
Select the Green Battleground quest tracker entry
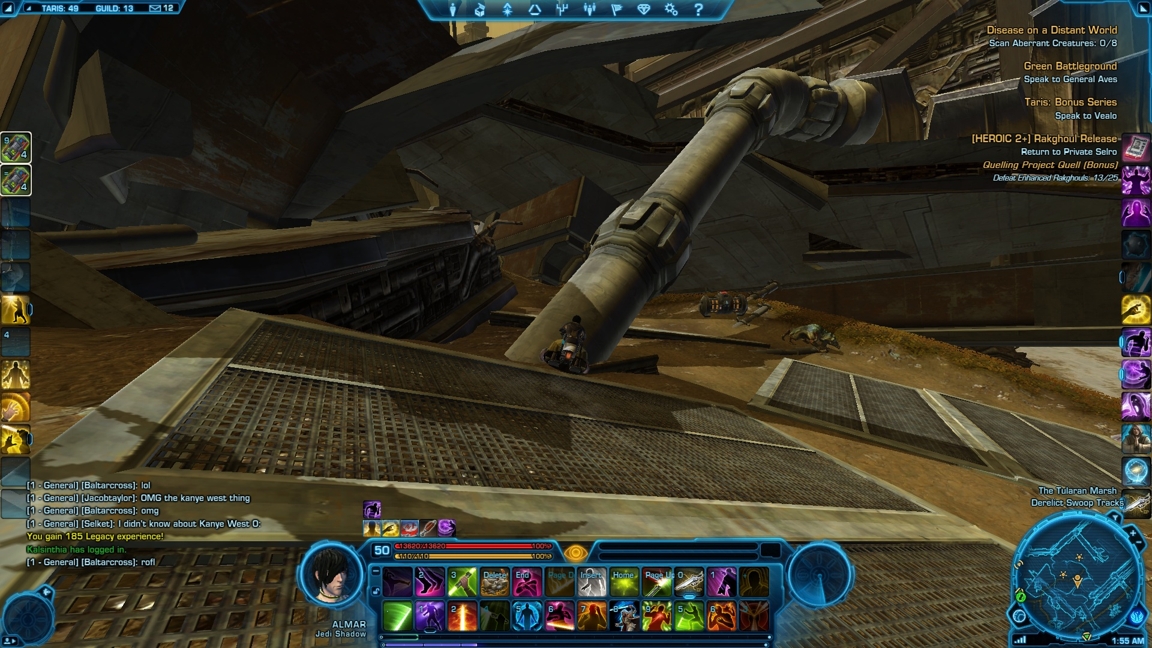(1069, 66)
